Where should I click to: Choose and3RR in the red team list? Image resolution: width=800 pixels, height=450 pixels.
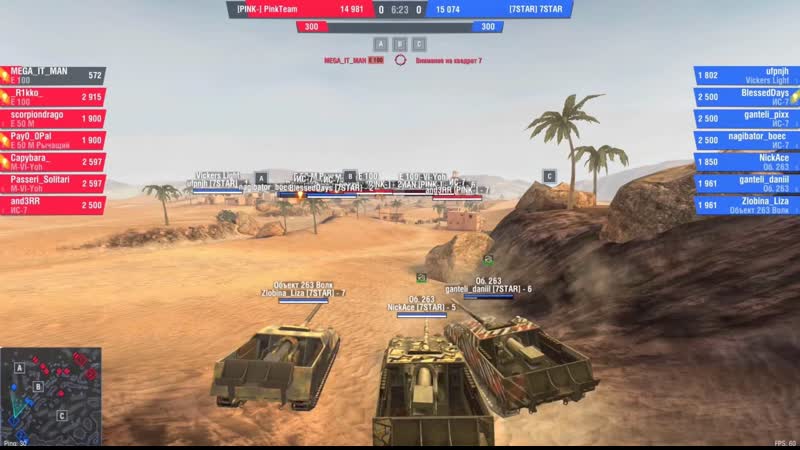tap(53, 205)
